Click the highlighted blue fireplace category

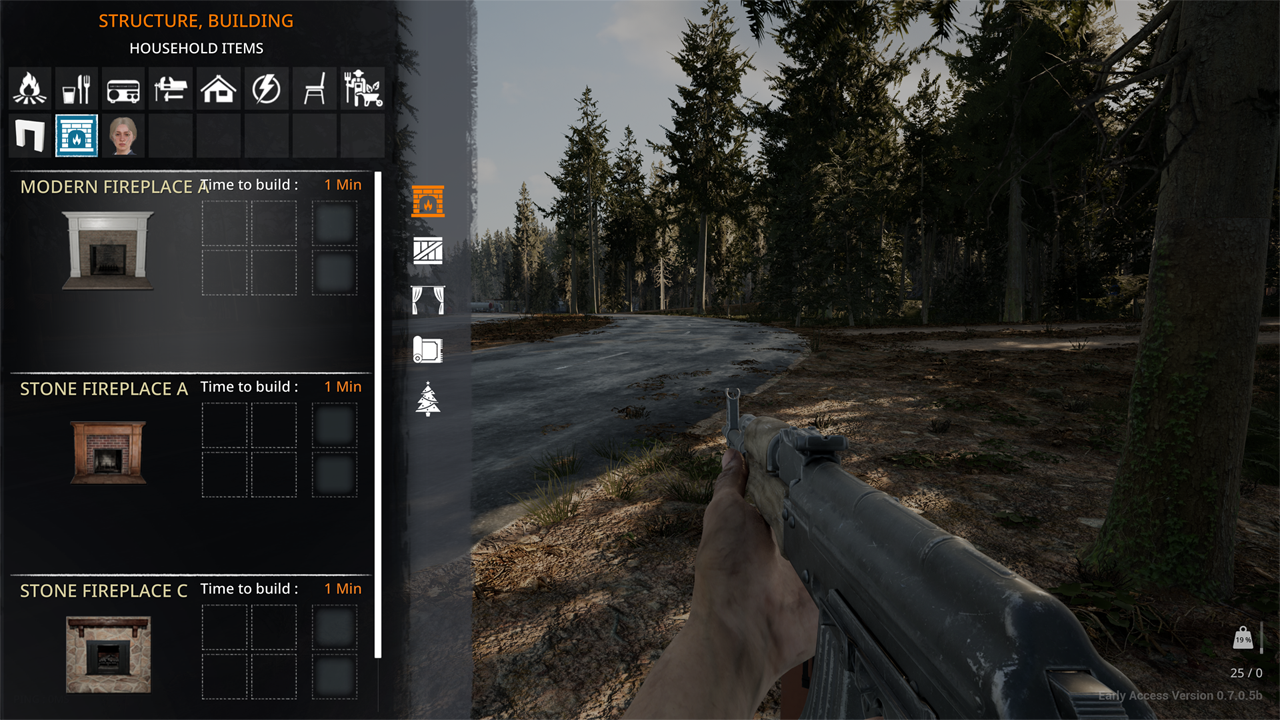coord(77,135)
